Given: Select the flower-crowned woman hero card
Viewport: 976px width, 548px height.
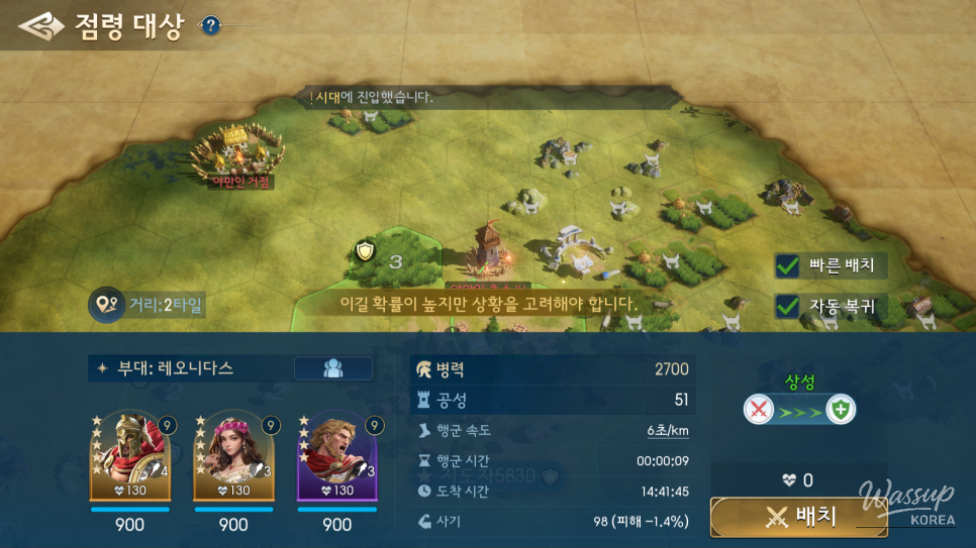Looking at the screenshot, I should 233,456.
